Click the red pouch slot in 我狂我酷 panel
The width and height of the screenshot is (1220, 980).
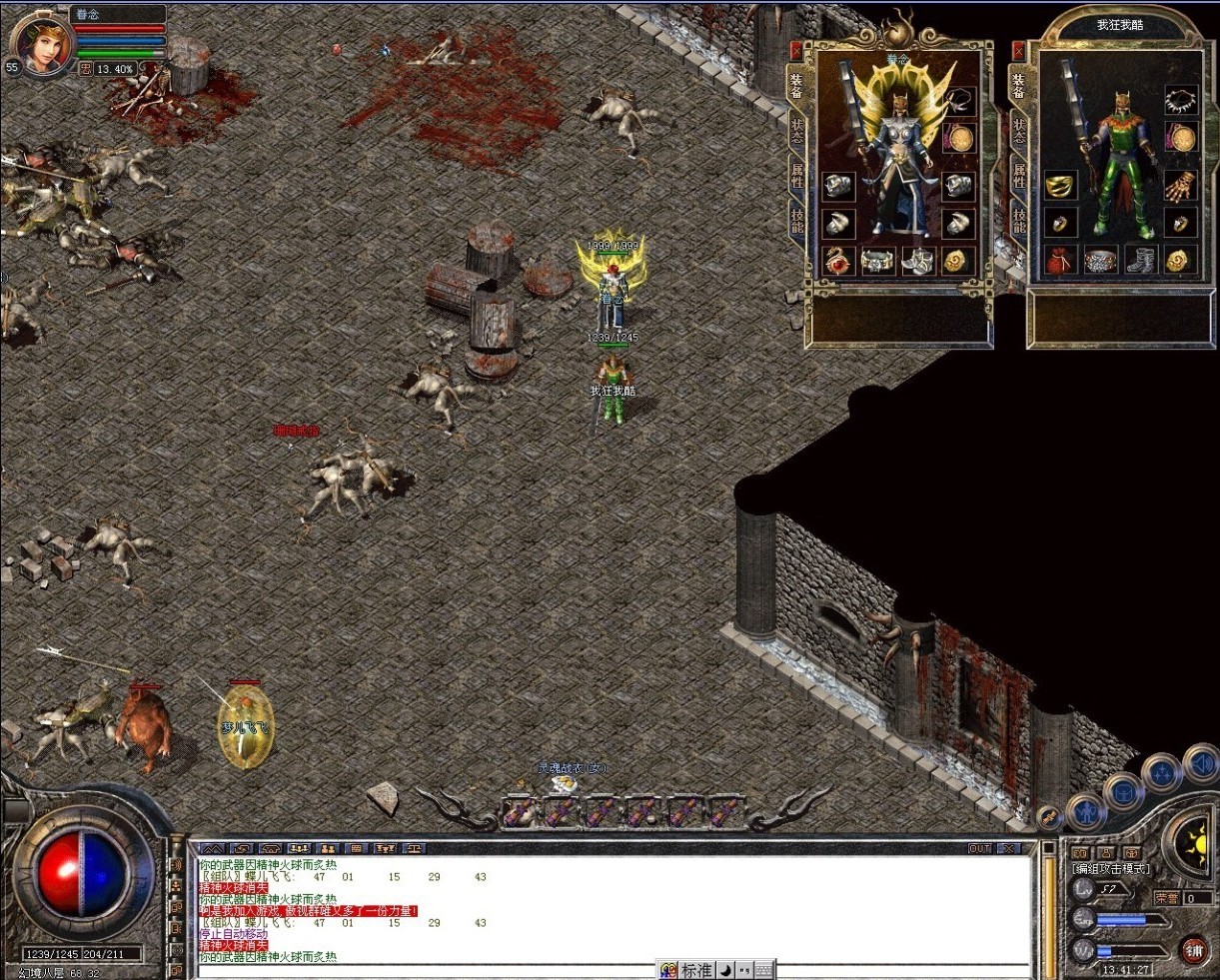pyautogui.click(x=1060, y=261)
